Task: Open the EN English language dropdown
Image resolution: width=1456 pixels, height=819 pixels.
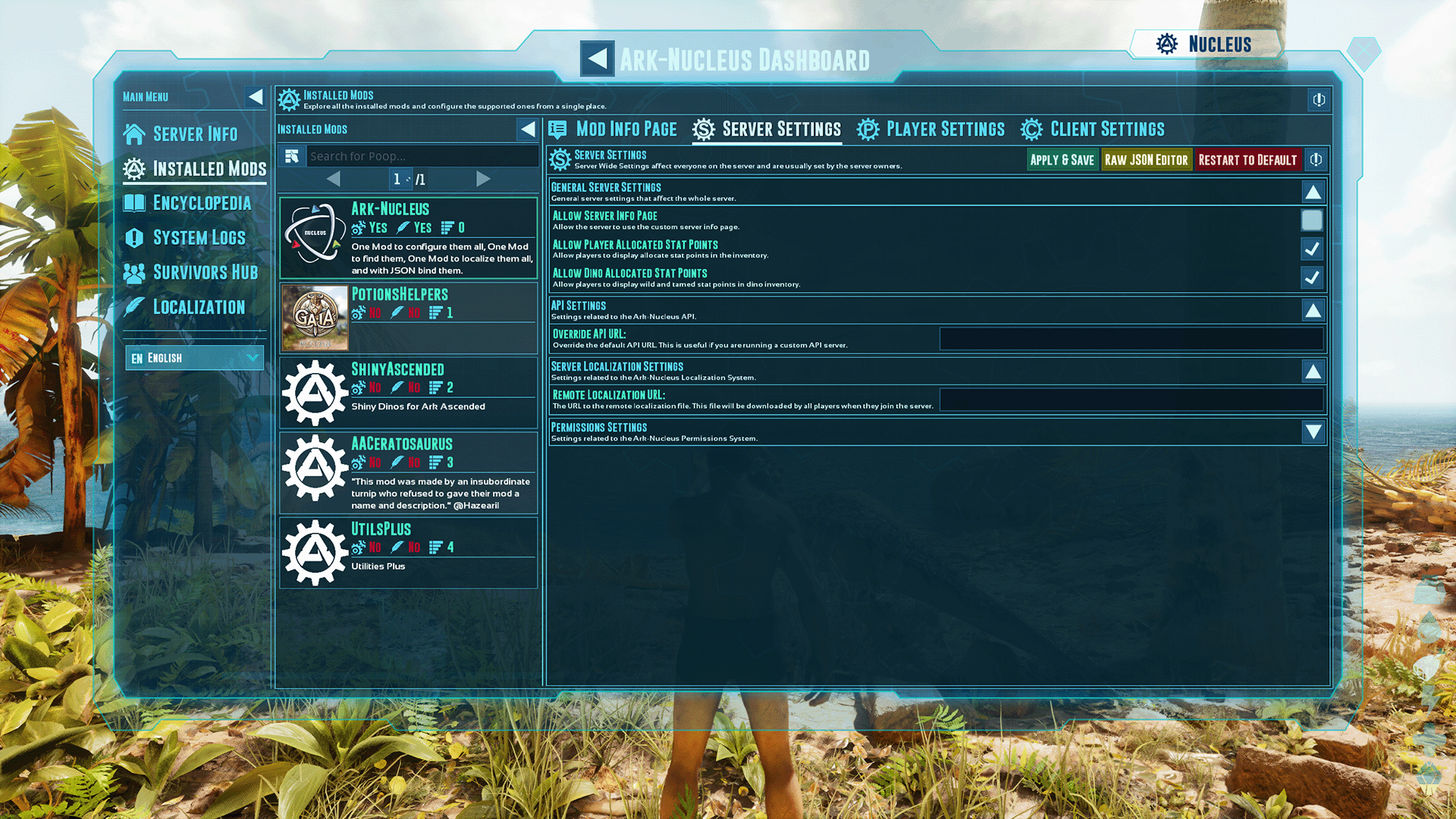Action: click(x=194, y=357)
